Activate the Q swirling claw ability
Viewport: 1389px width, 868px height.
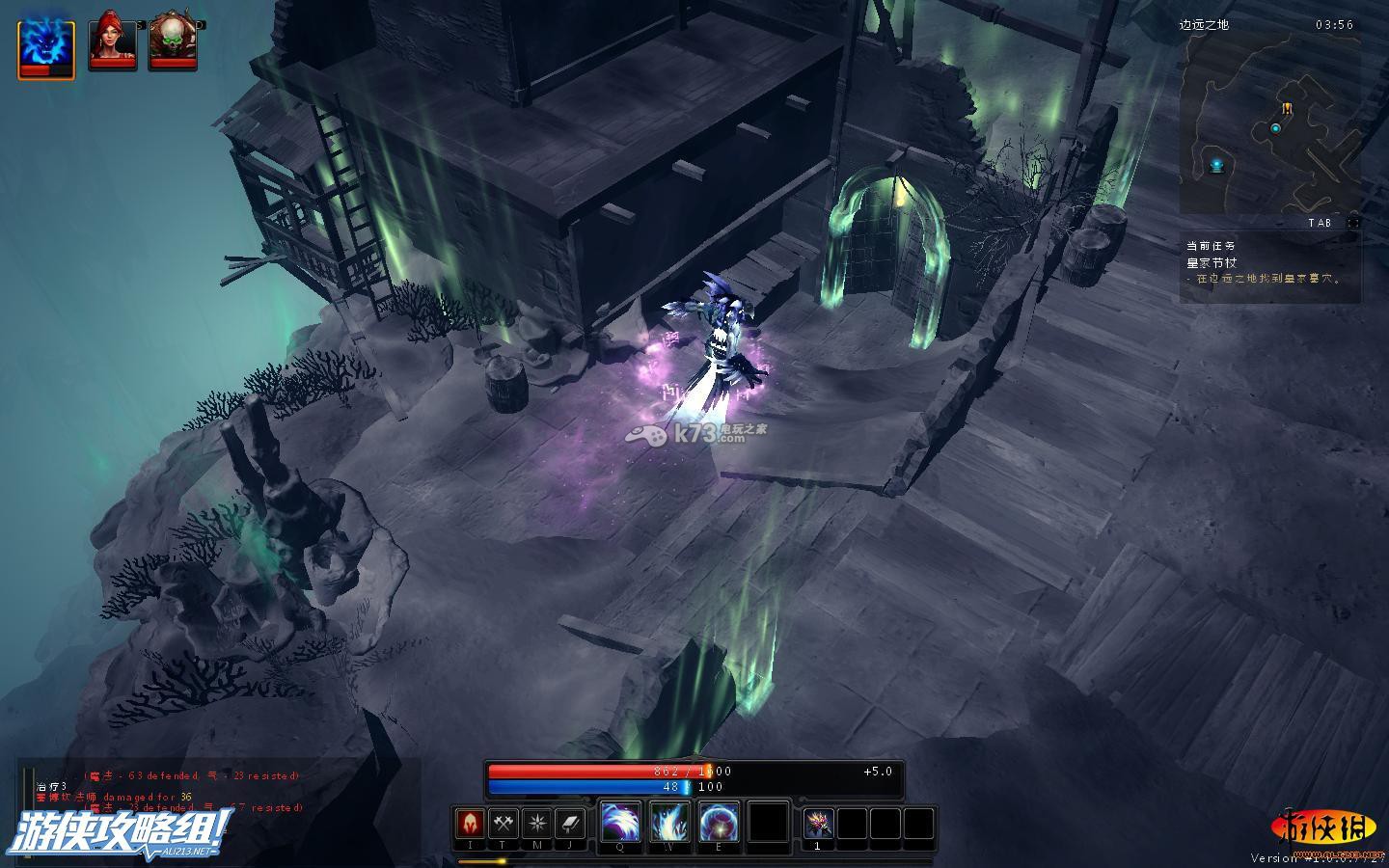620,822
